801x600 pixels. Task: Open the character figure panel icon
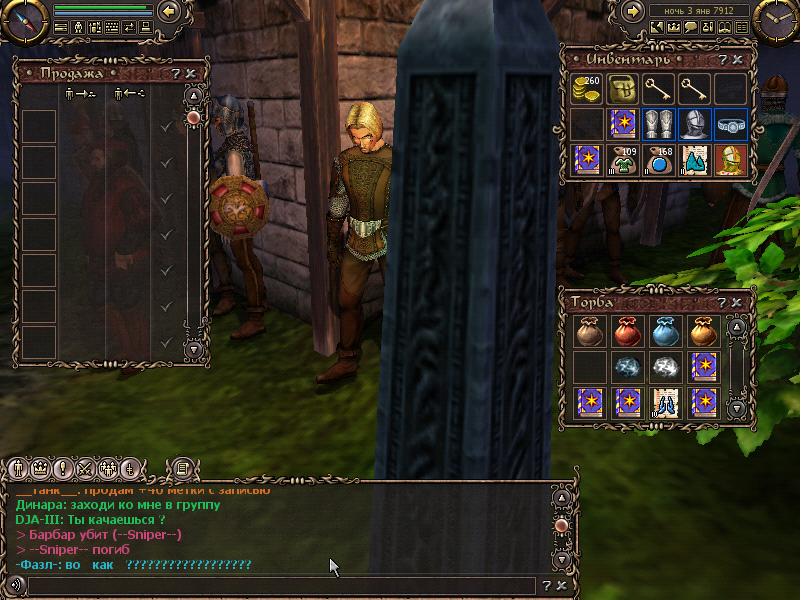(x=79, y=28)
